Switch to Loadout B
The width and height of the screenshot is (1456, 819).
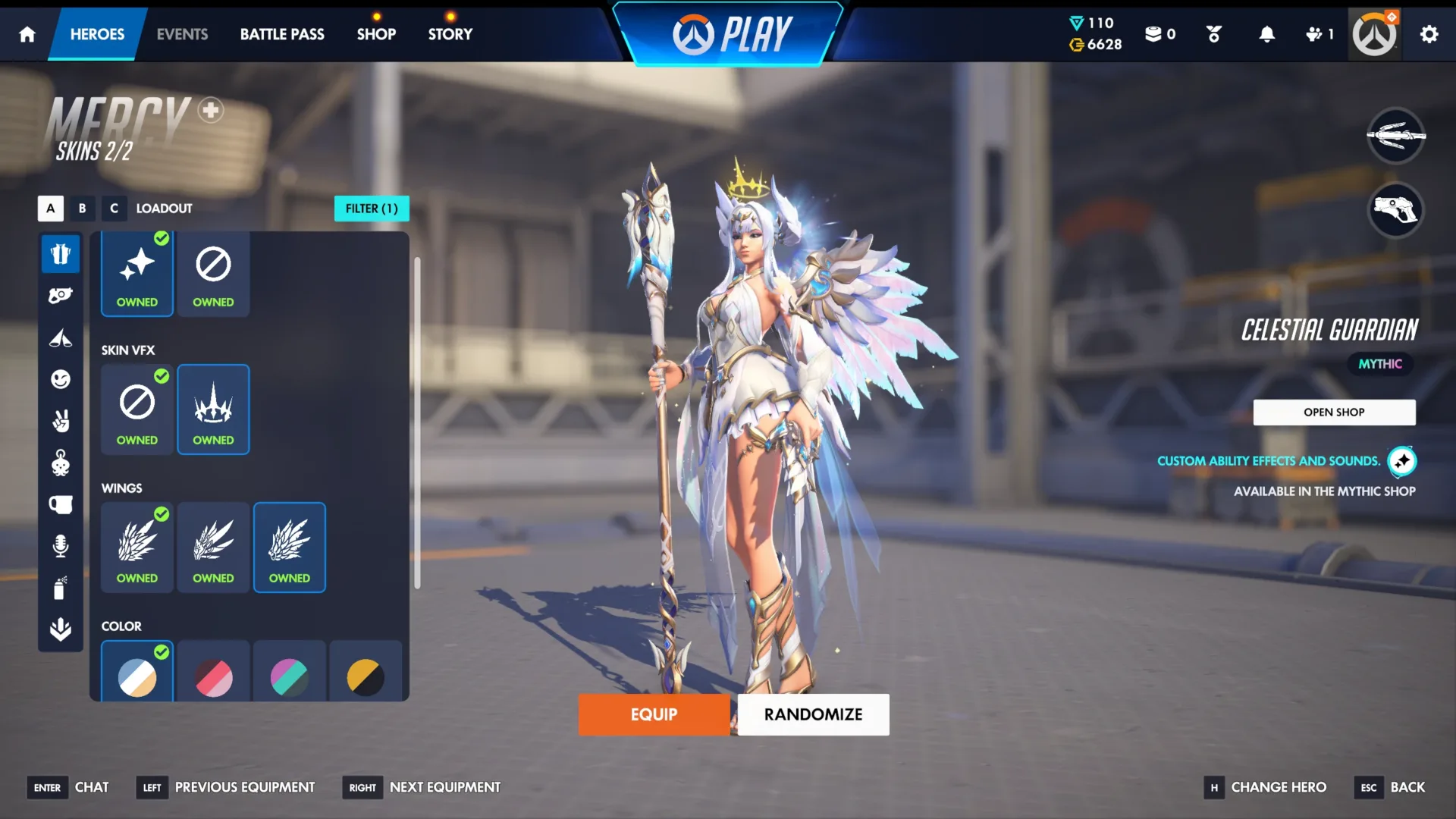click(x=82, y=209)
